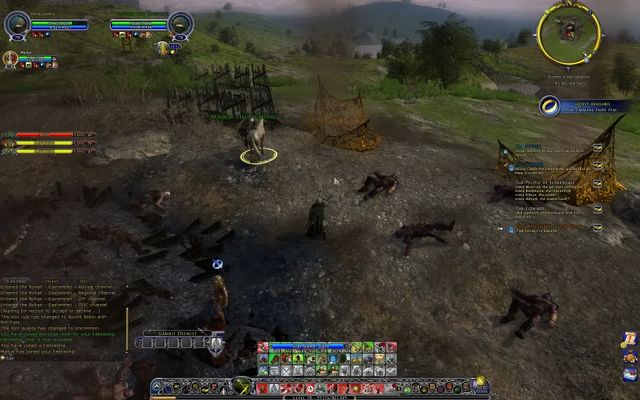Screen dimensions: 640x400
Task: Select the small companion portrait below the player
Action: coord(11,58)
